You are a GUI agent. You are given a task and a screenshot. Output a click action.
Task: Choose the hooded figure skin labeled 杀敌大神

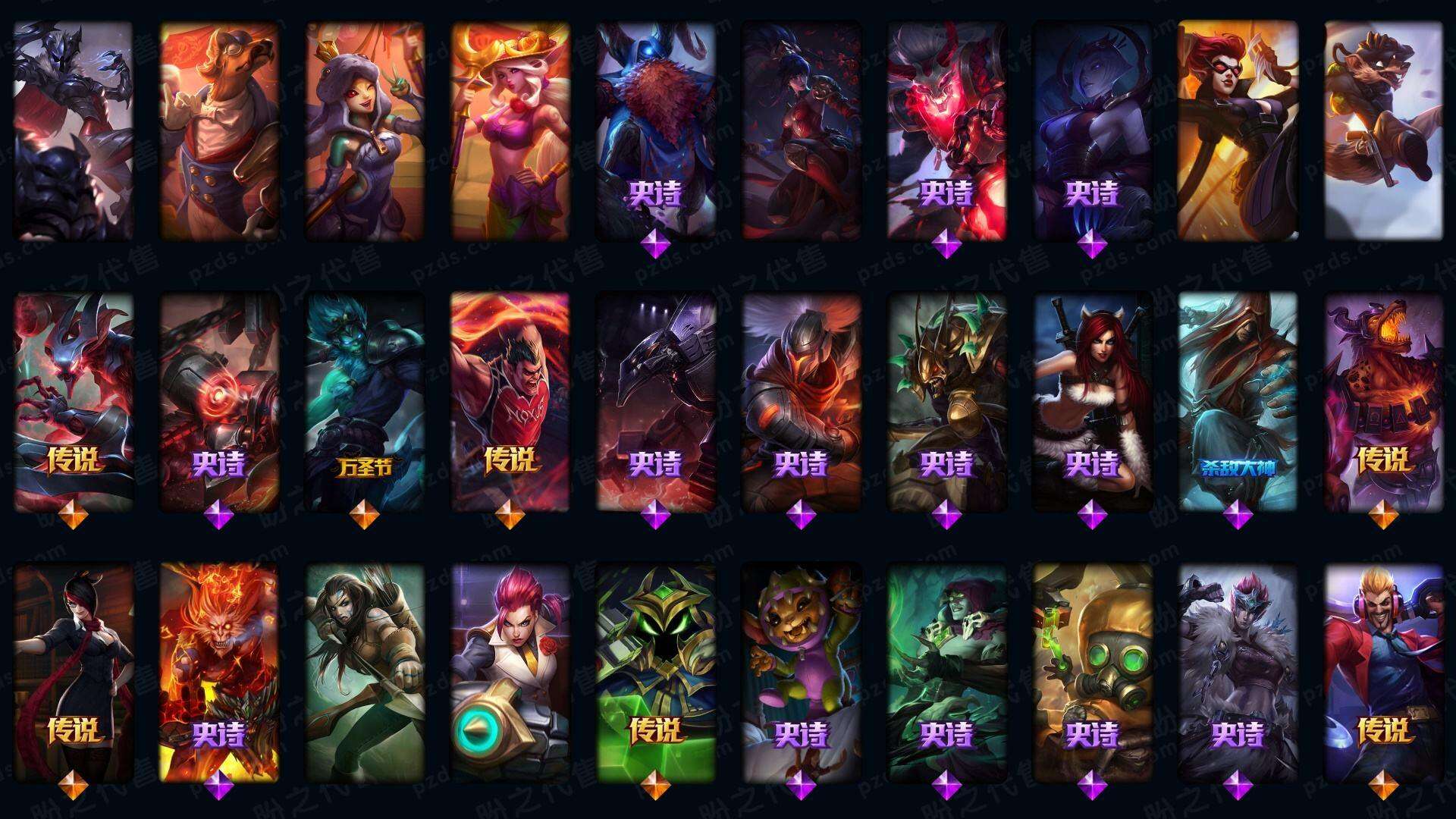pyautogui.click(x=1238, y=402)
